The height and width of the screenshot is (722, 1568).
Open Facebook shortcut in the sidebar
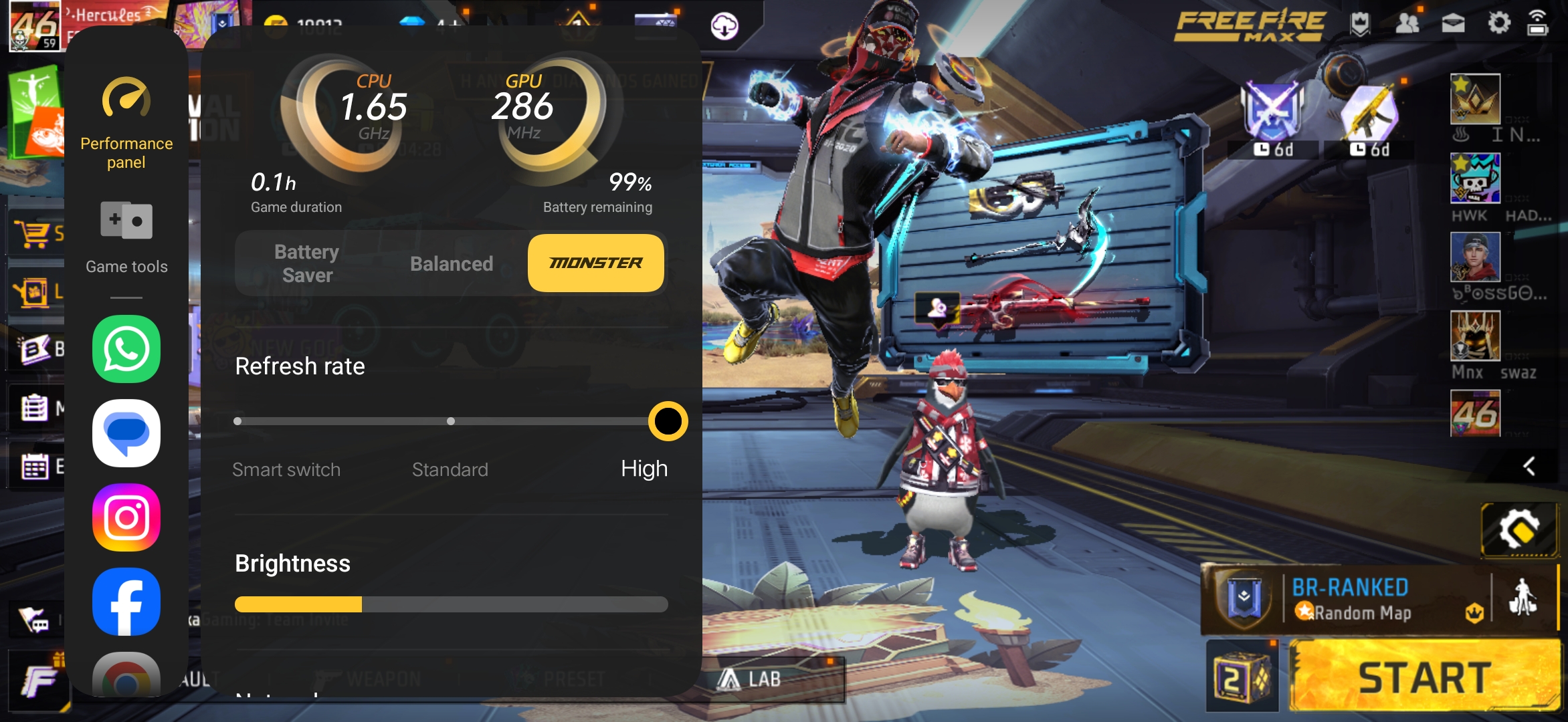(126, 602)
